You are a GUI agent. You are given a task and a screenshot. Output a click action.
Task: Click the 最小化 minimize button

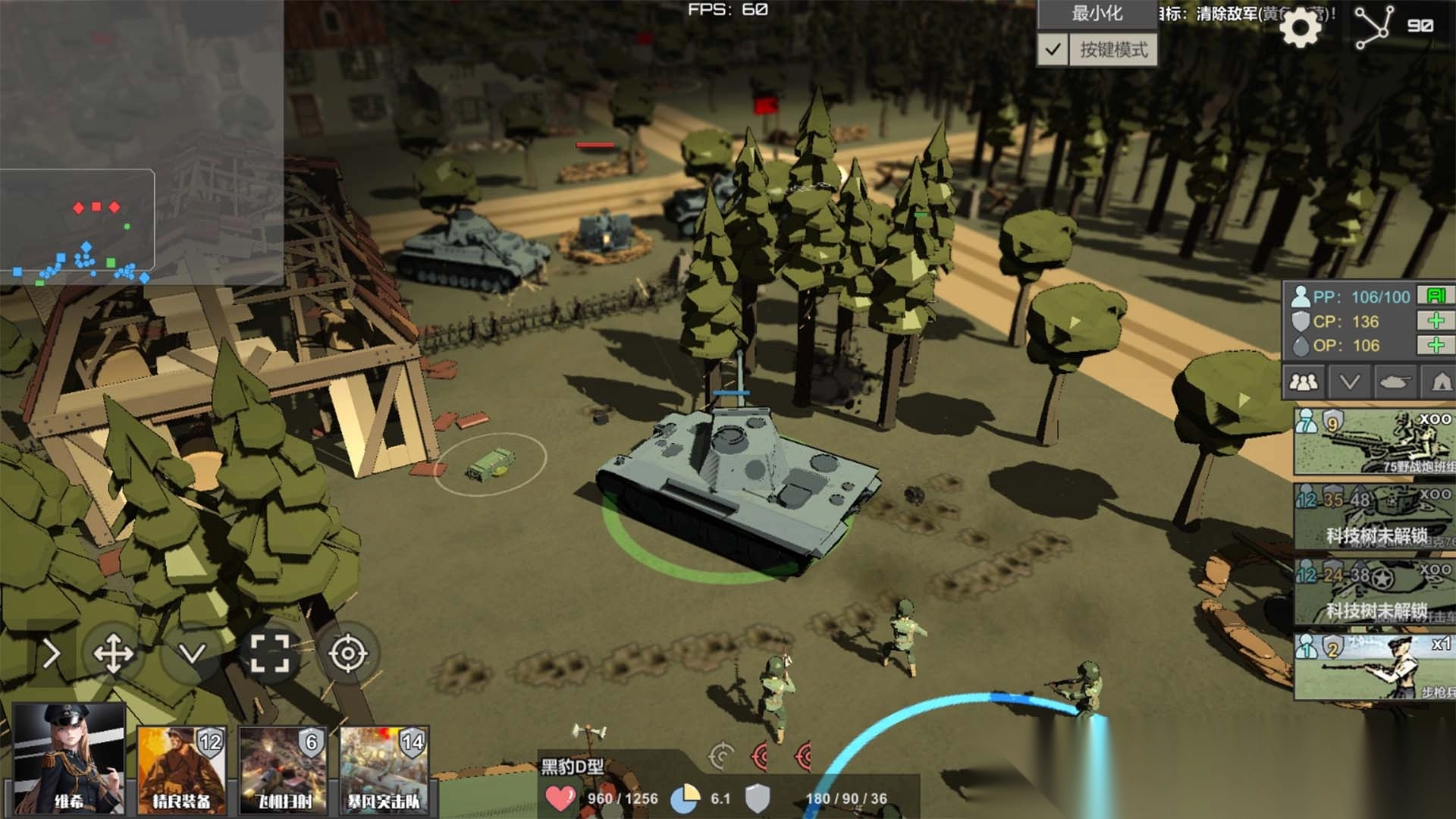(x=1097, y=14)
